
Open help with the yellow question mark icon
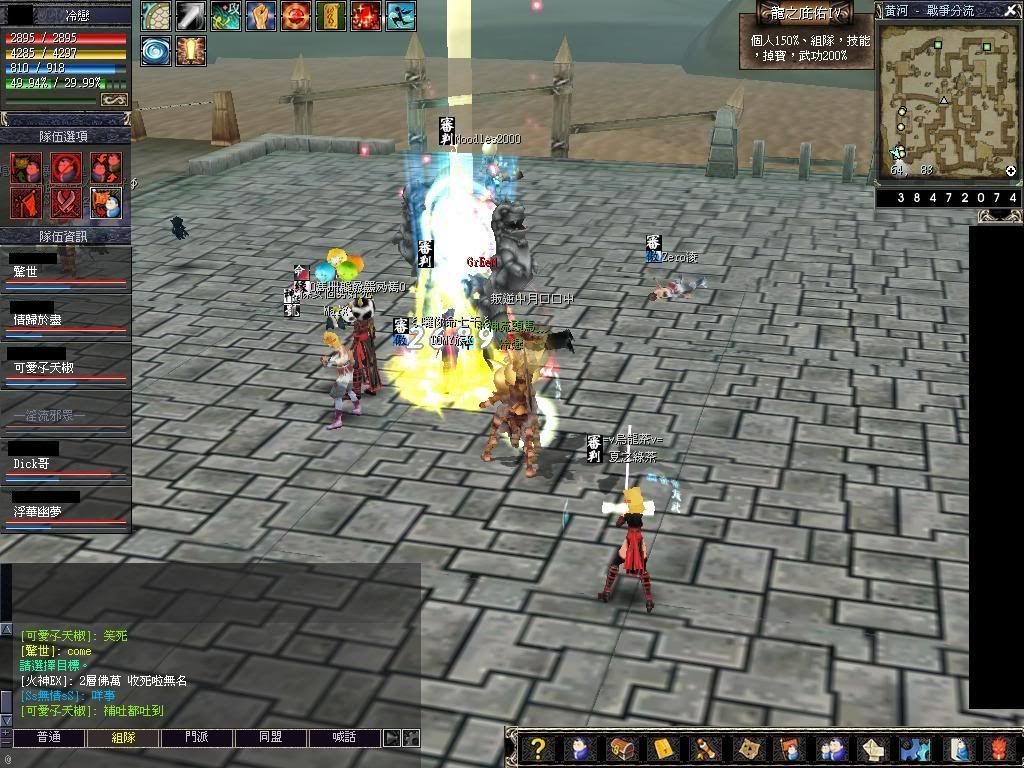click(538, 748)
